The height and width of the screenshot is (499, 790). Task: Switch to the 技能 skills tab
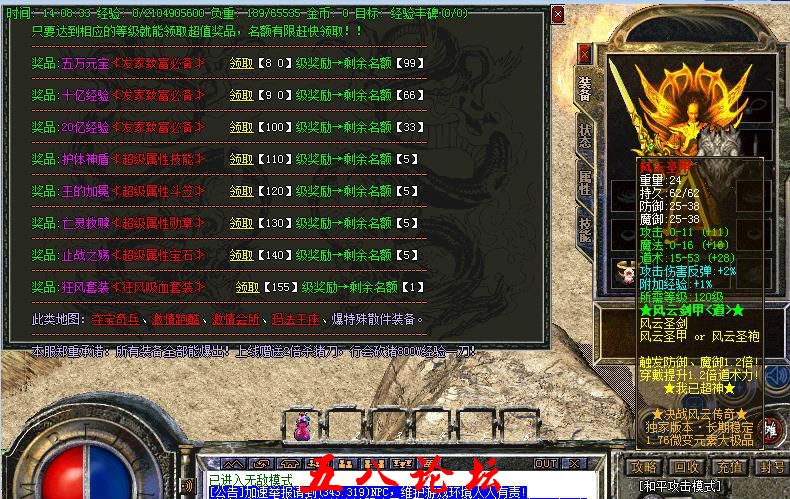coord(585,230)
